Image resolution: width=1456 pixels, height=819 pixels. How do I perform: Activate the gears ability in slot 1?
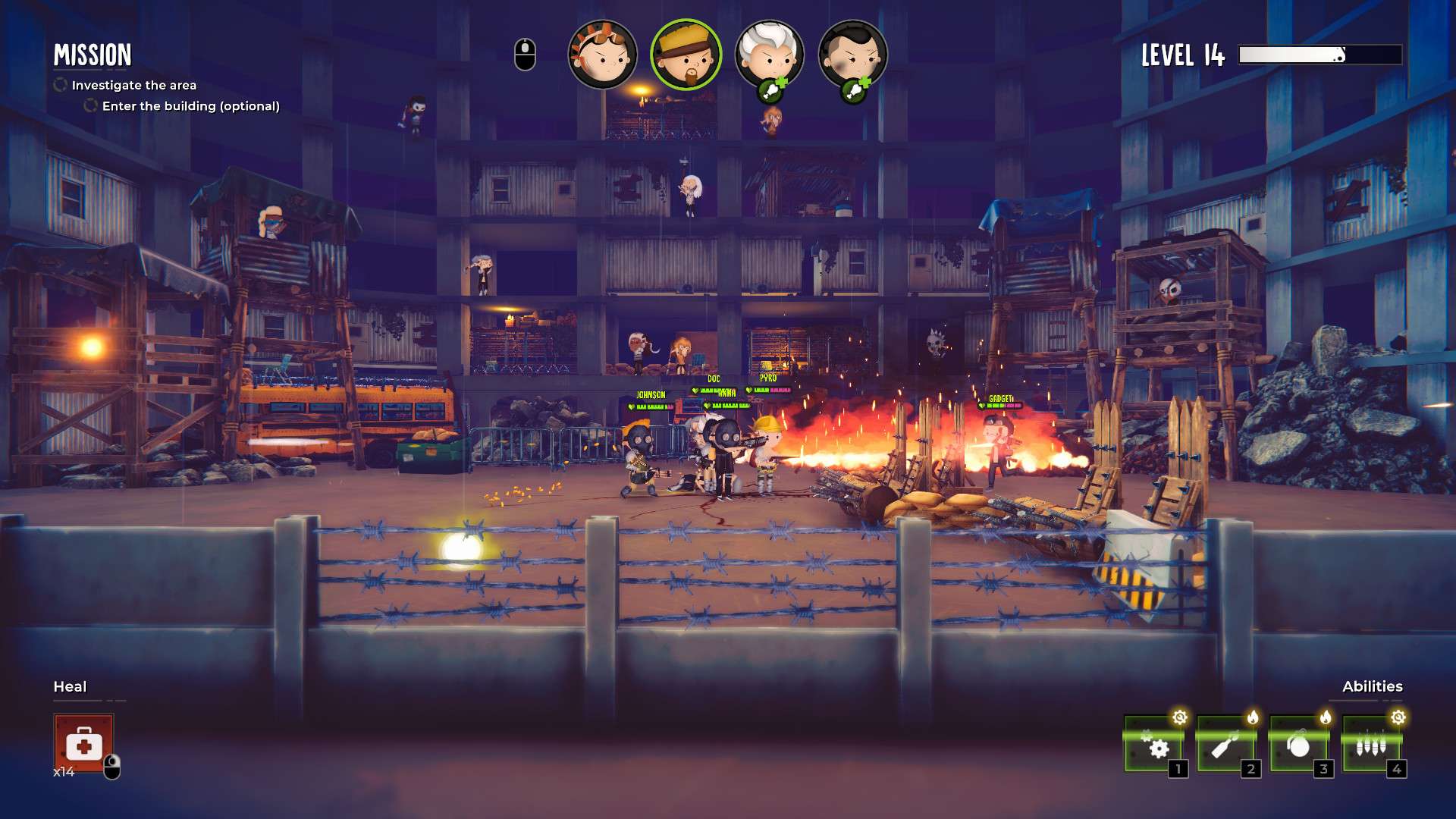(1153, 745)
